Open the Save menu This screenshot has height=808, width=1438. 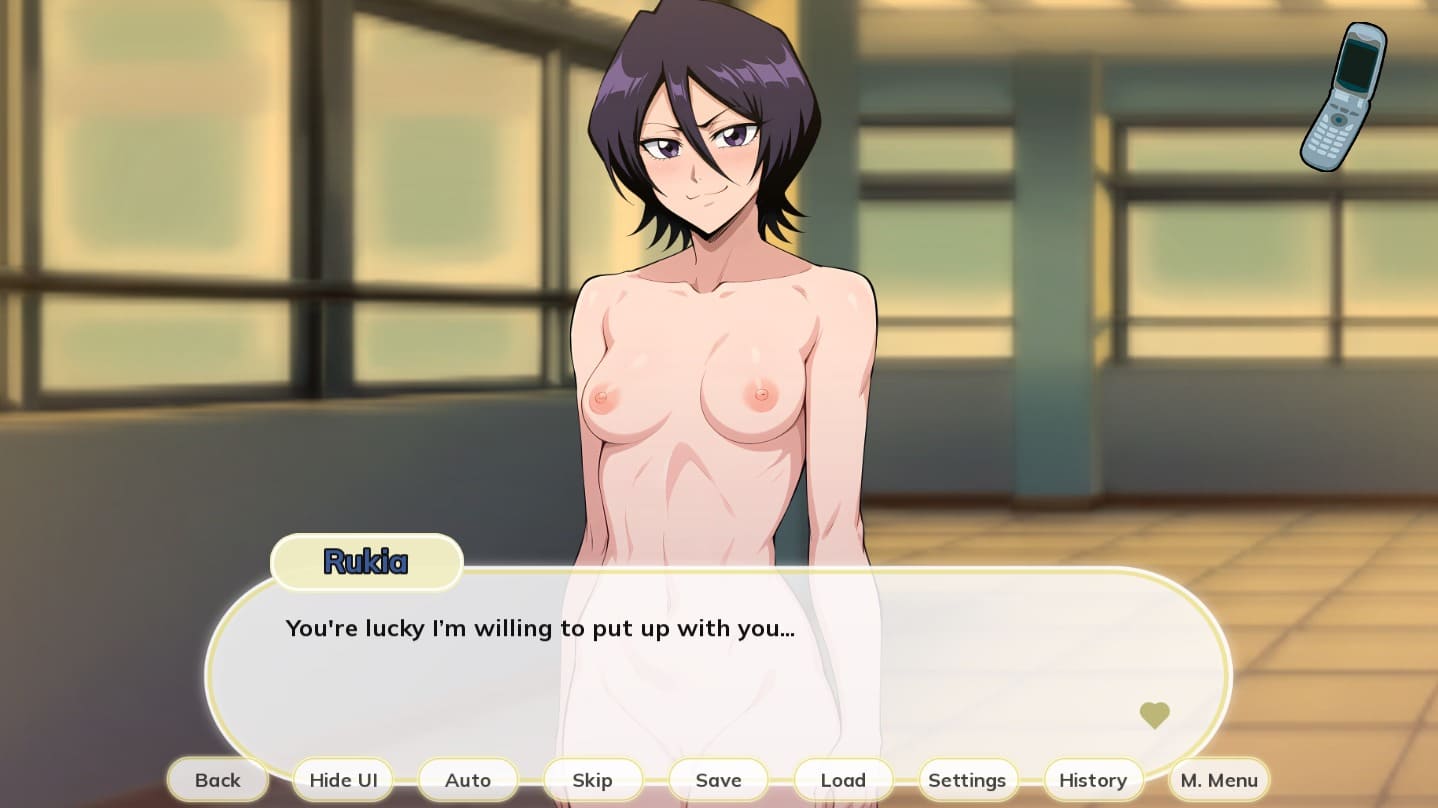[x=718, y=780]
